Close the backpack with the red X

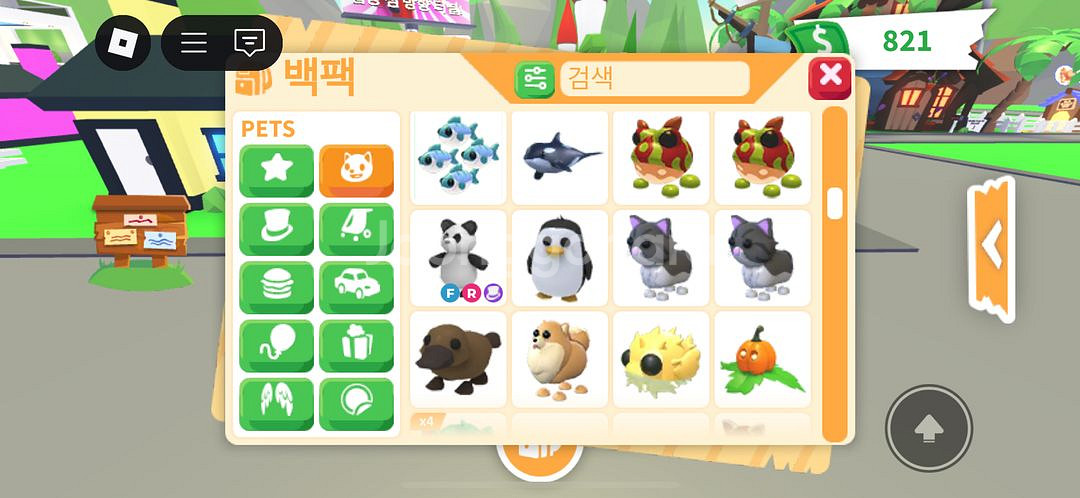click(830, 77)
